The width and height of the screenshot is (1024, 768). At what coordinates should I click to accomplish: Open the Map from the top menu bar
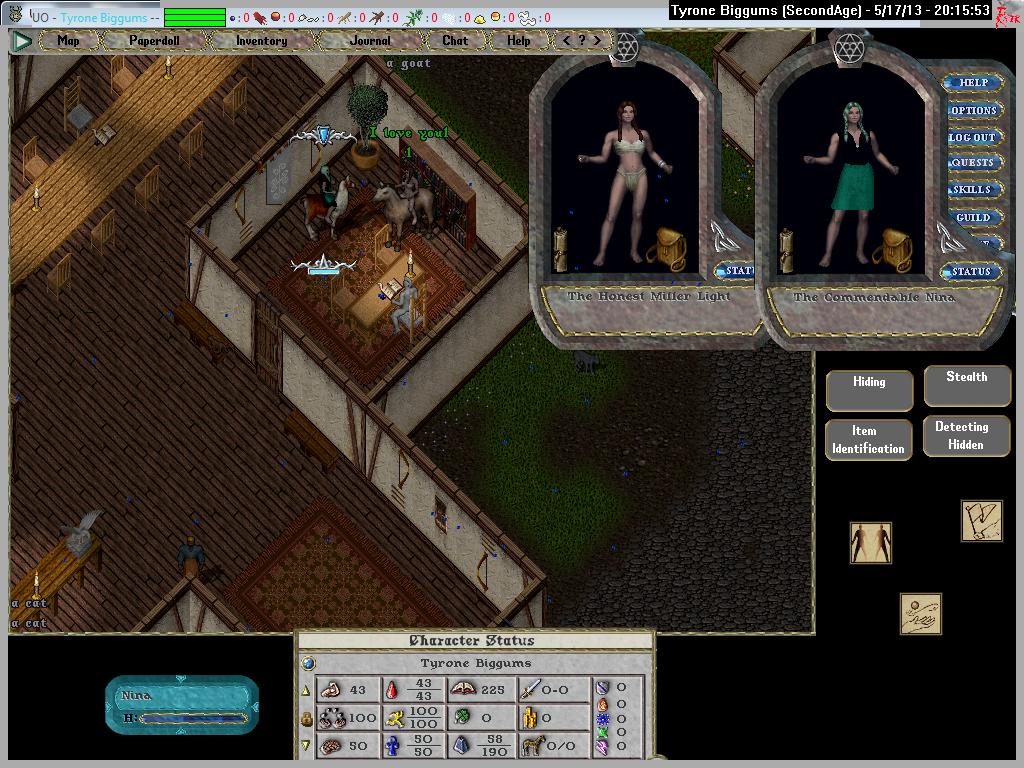click(x=68, y=41)
